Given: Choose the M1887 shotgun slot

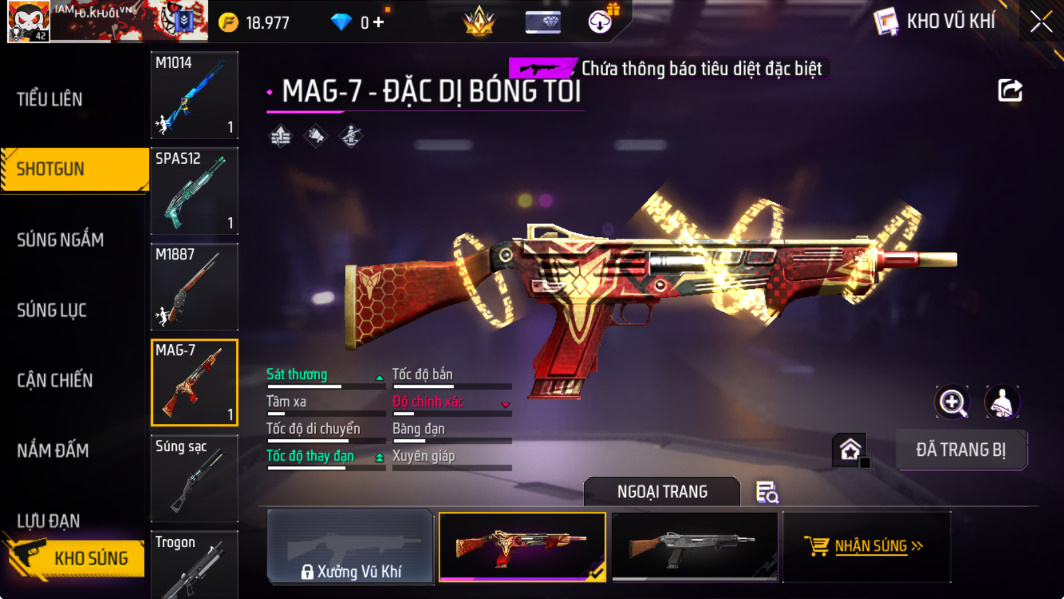Looking at the screenshot, I should click(x=194, y=287).
